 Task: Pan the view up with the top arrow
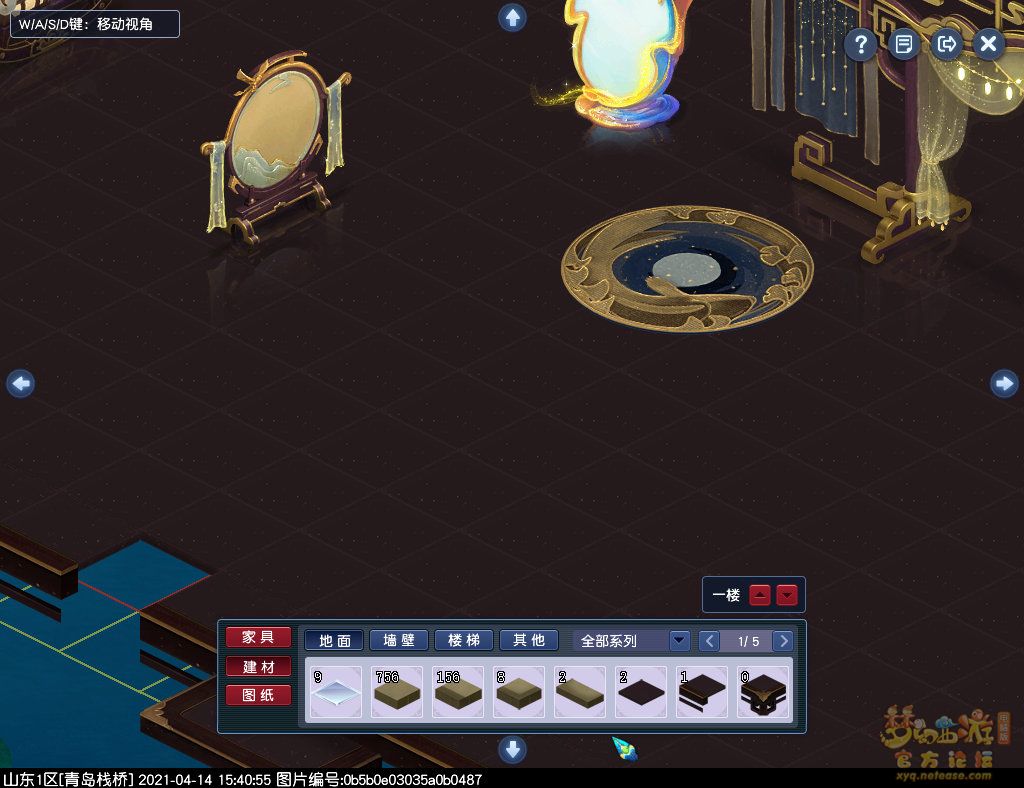tap(513, 17)
